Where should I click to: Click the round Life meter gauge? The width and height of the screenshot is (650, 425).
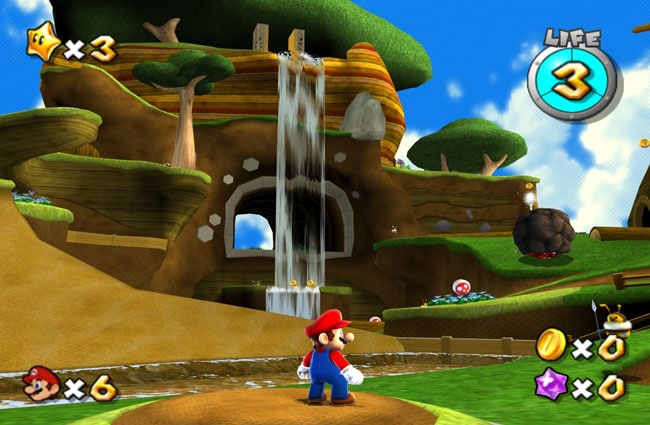(574, 83)
